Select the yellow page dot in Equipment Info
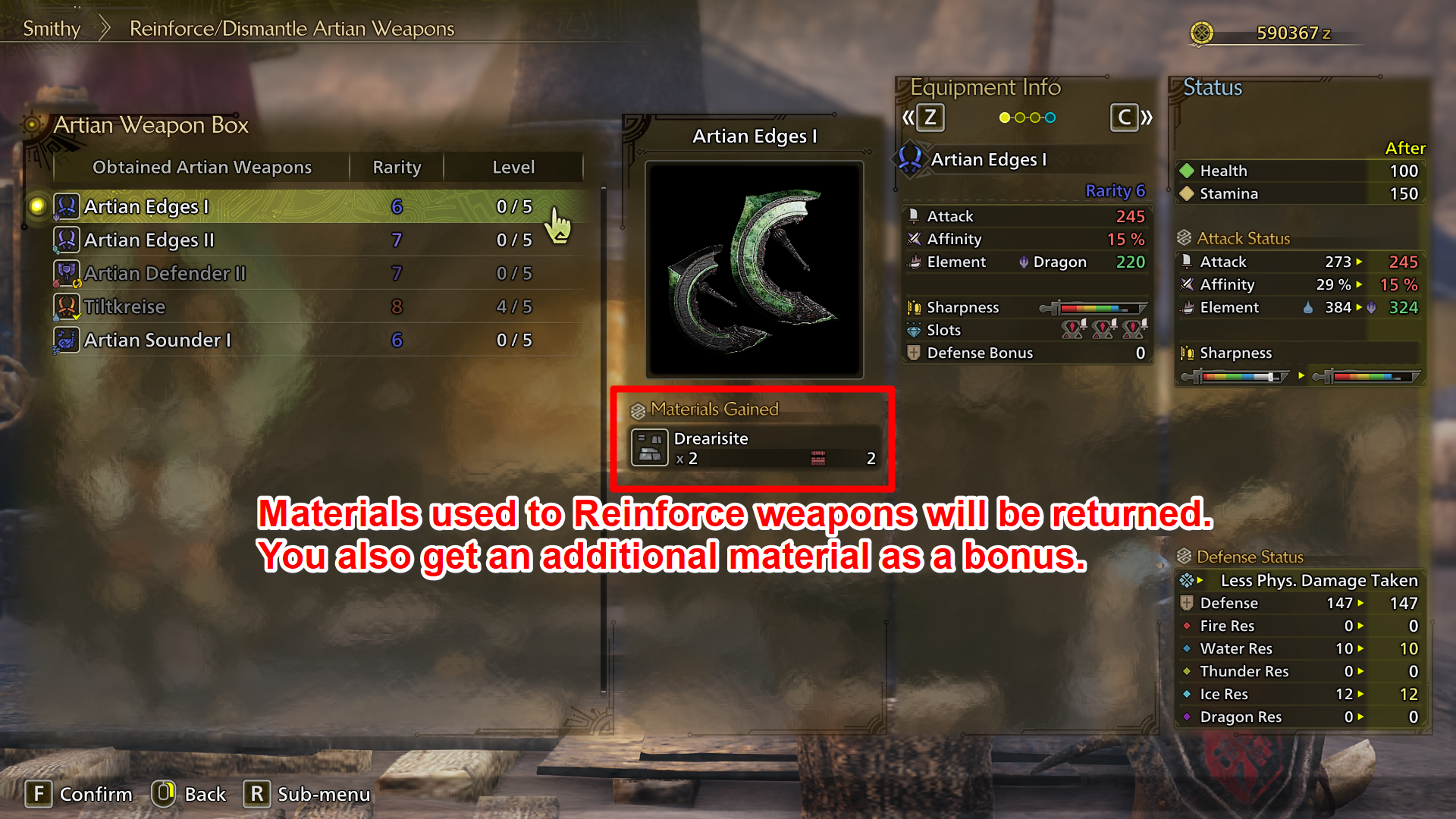The height and width of the screenshot is (819, 1456). (x=1005, y=118)
